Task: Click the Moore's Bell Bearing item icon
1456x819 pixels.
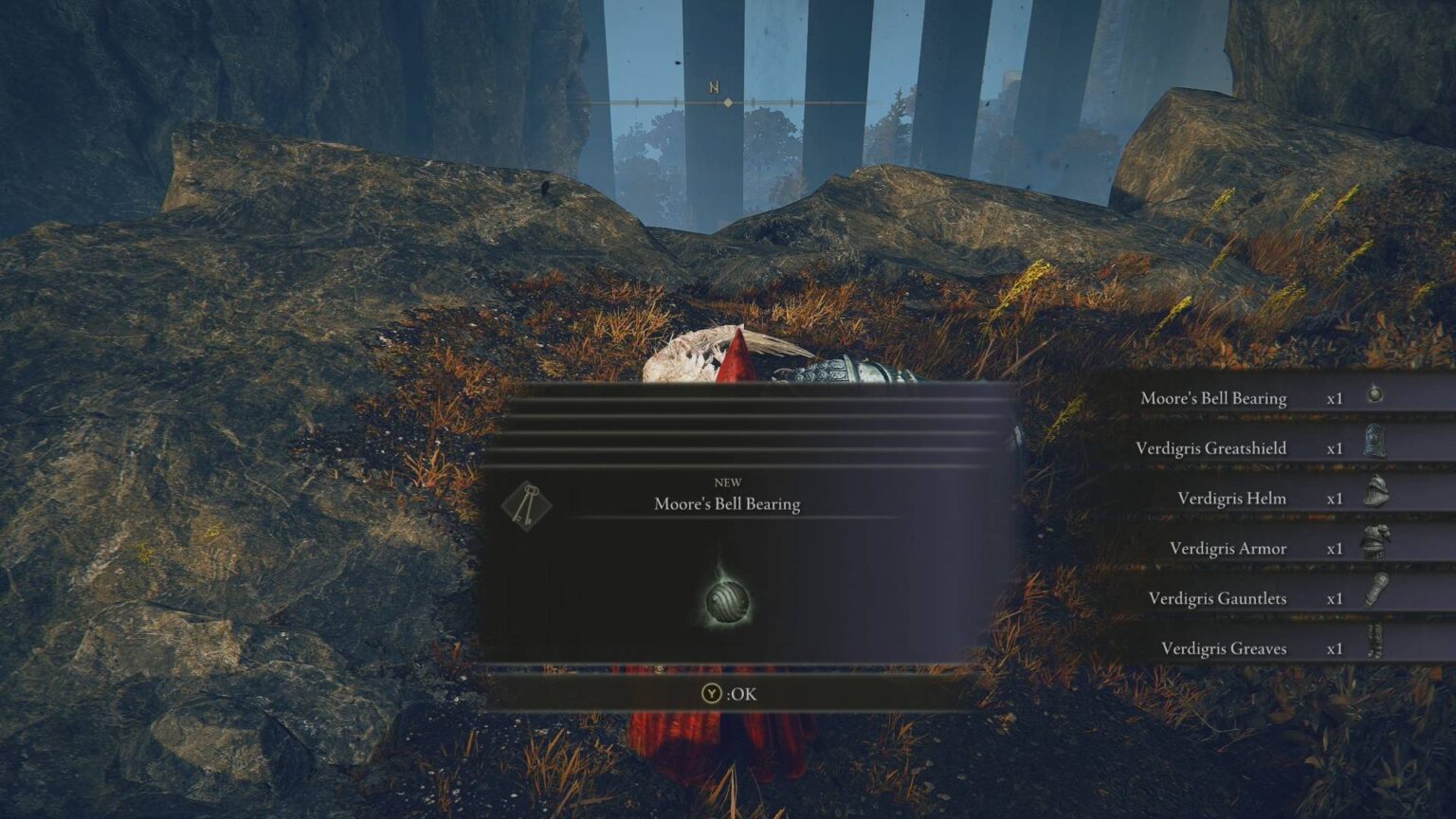Action: 1374,397
